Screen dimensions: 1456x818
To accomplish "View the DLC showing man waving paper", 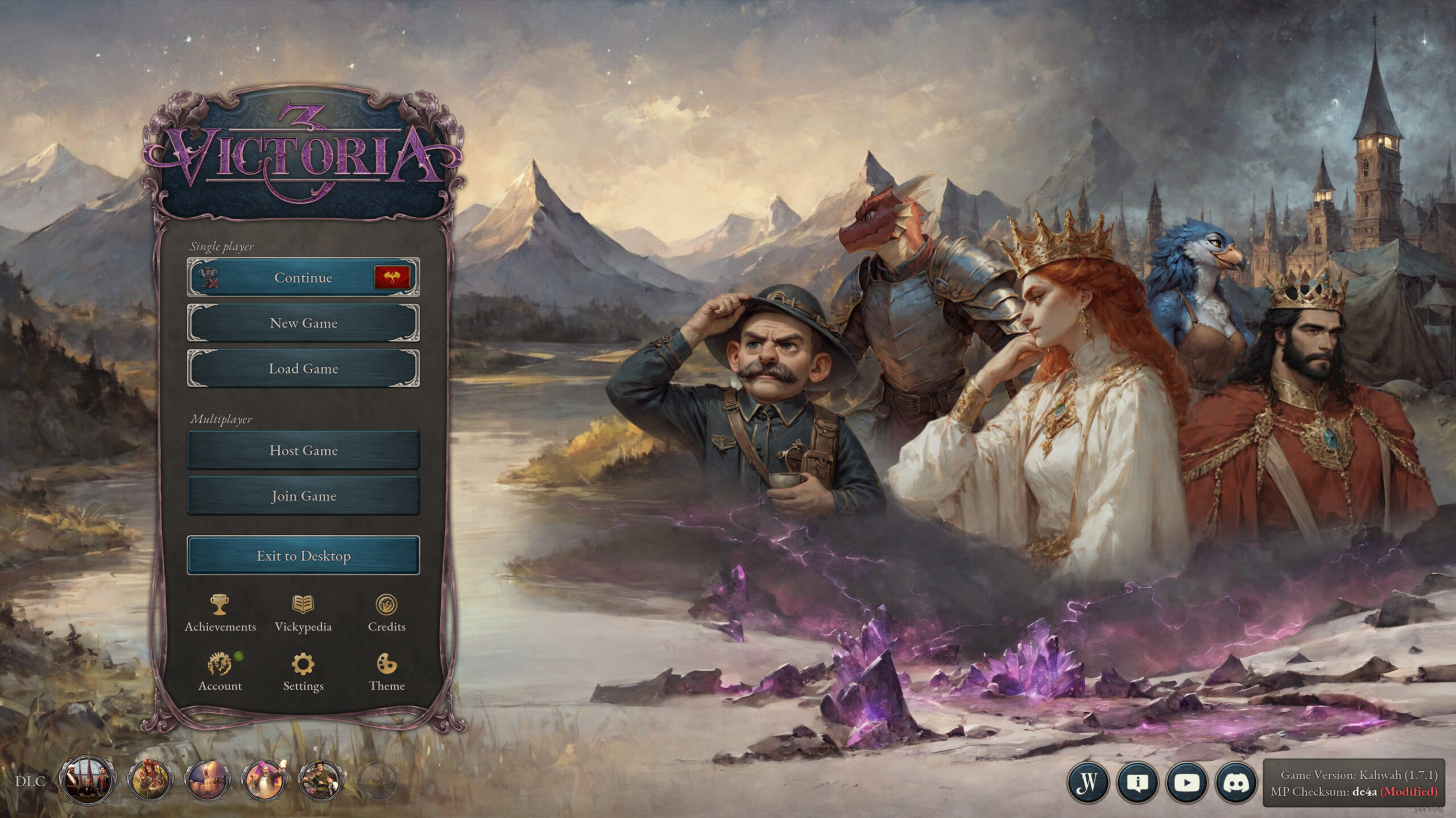I will click(264, 780).
